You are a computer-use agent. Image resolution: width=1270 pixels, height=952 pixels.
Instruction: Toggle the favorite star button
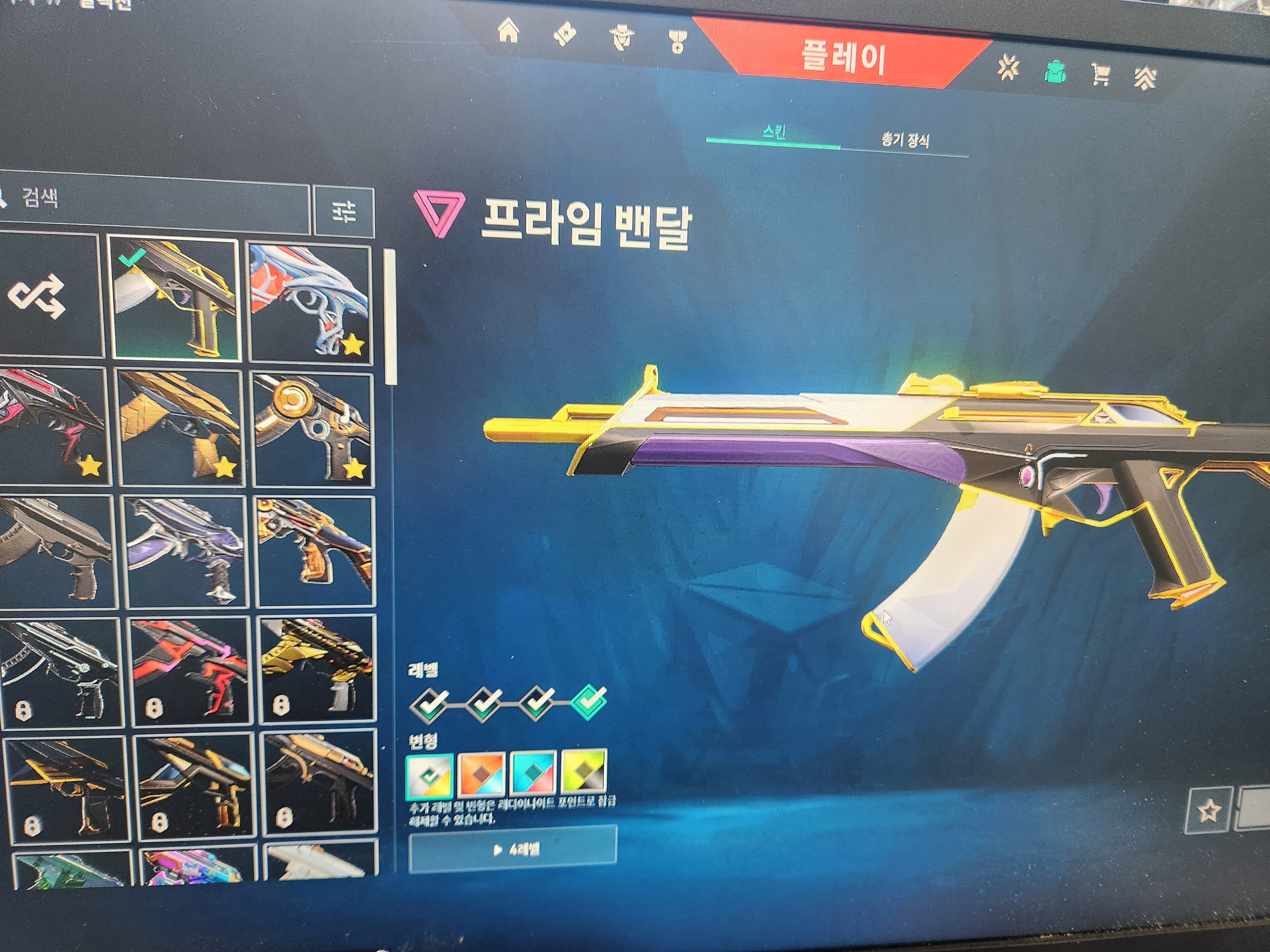point(1209,810)
